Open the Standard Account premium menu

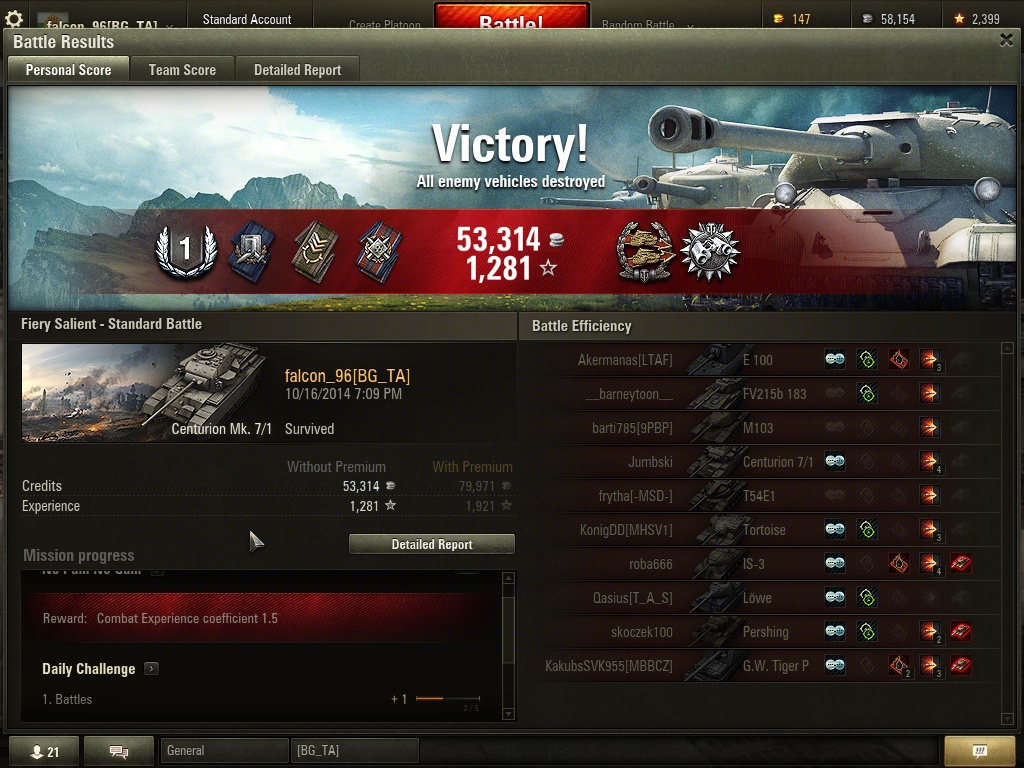tap(247, 19)
